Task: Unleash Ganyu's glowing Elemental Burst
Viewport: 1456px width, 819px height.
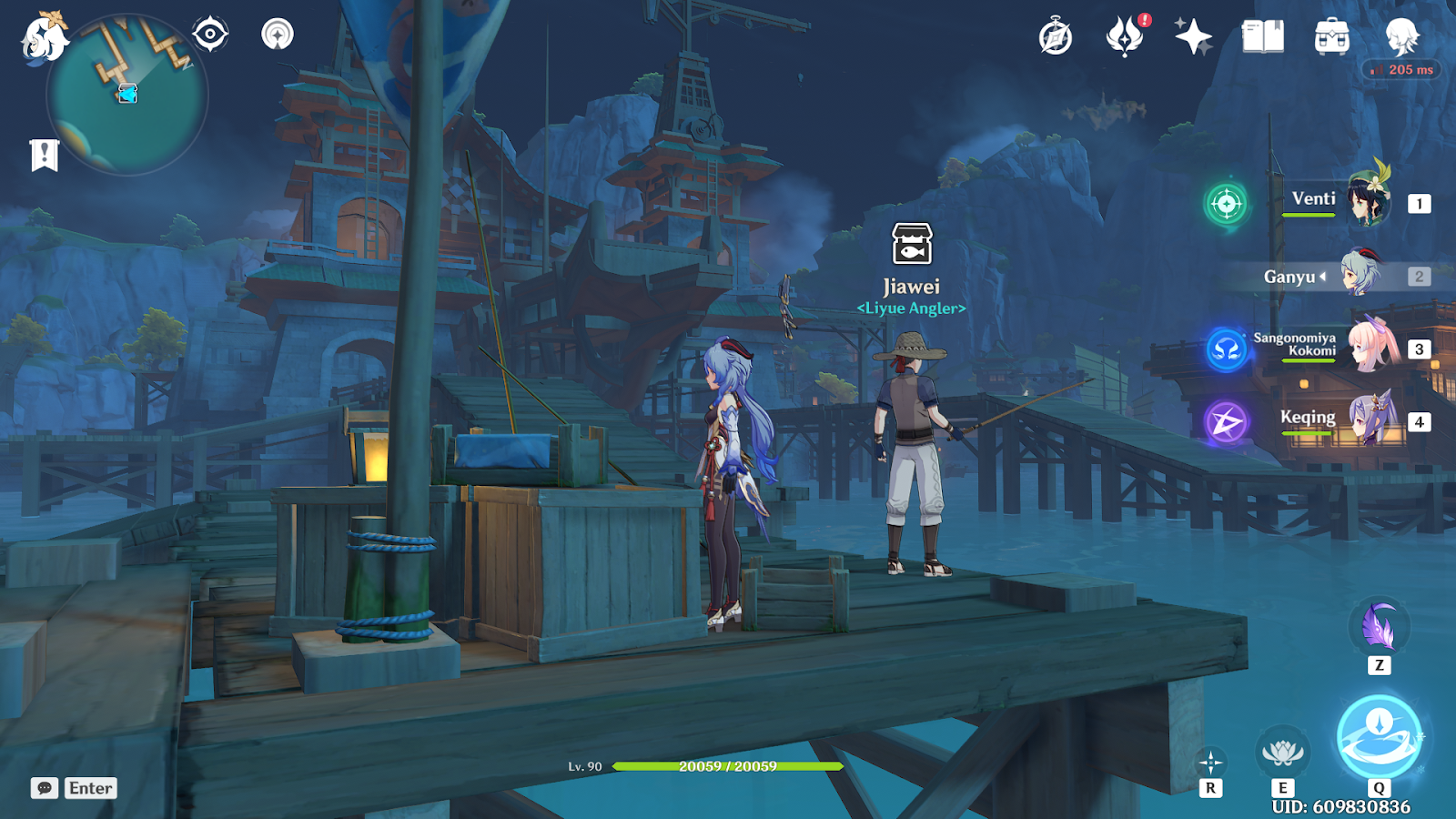Action: tap(1379, 736)
